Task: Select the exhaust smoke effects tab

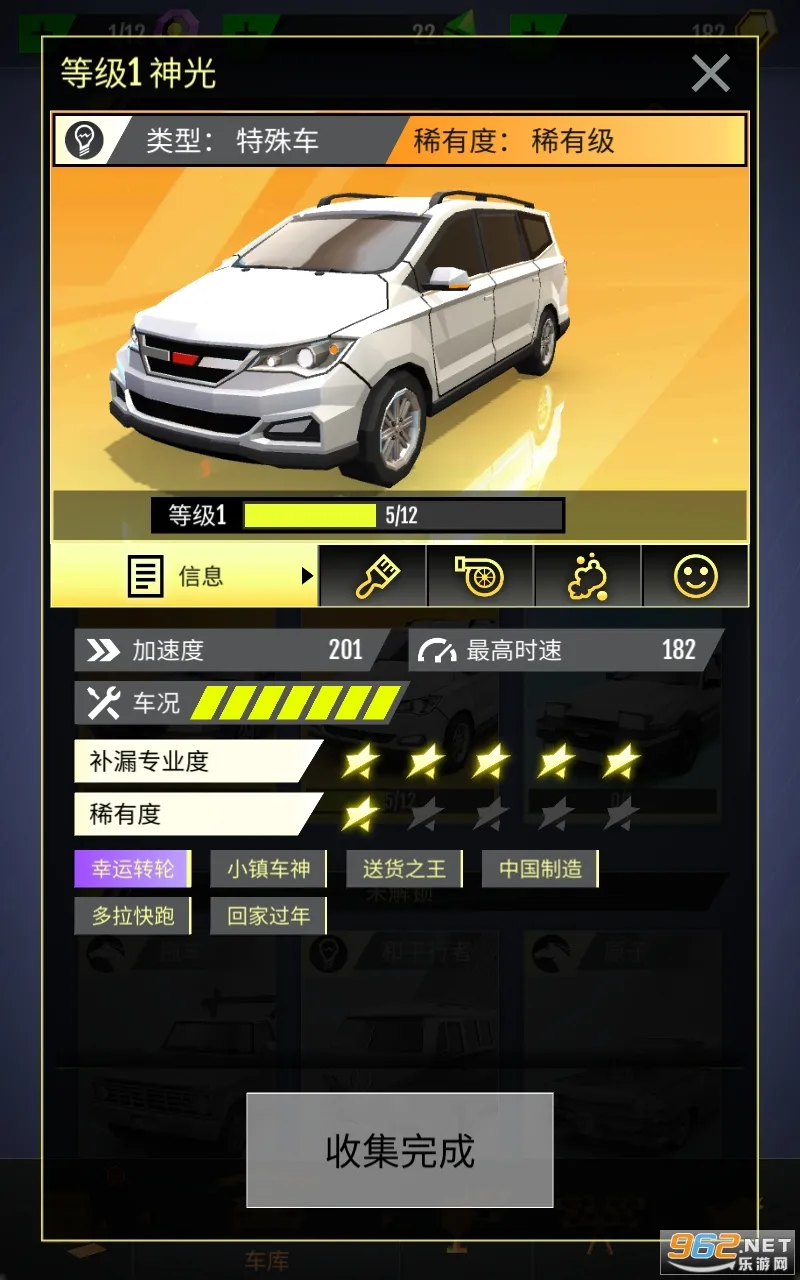Action: (x=588, y=576)
